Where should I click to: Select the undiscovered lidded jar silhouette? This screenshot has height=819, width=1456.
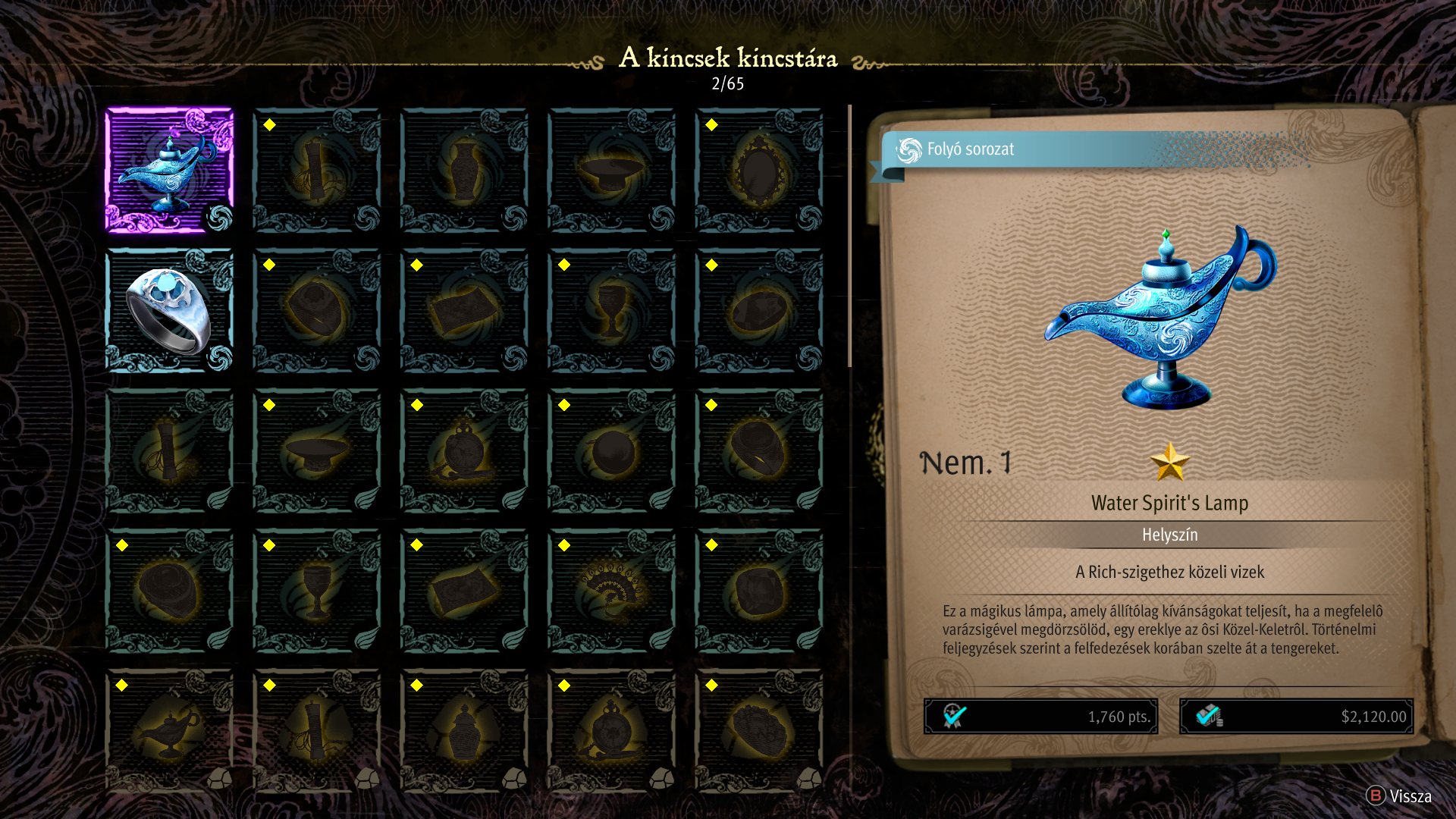[x=464, y=730]
